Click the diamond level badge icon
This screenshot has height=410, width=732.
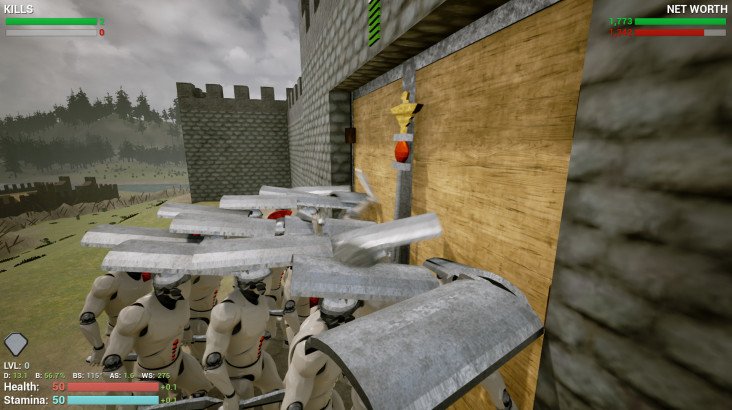click(x=16, y=345)
